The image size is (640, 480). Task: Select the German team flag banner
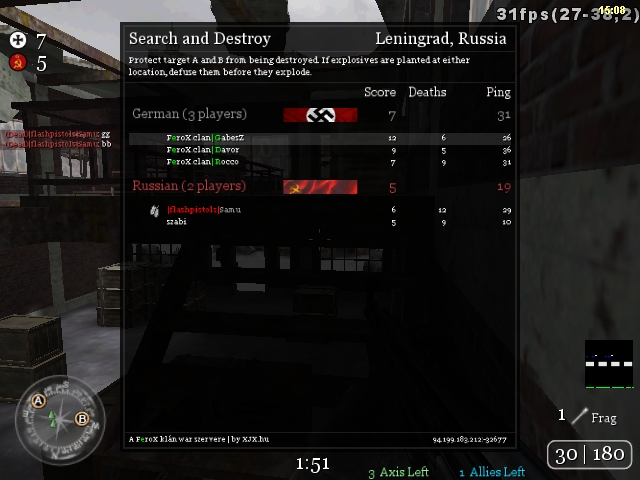[320, 115]
